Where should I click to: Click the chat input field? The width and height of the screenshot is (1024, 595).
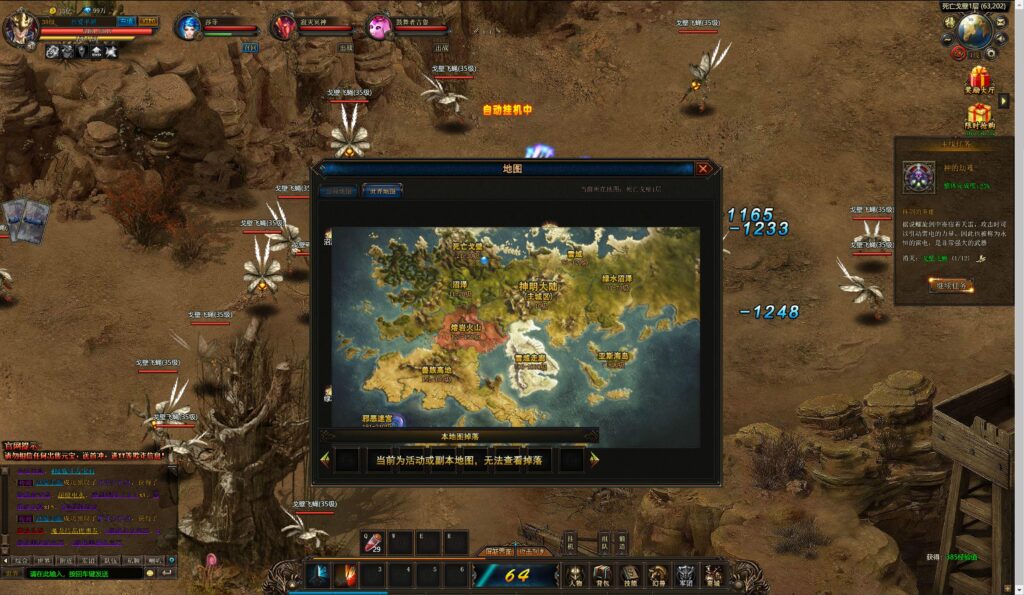tap(85, 574)
